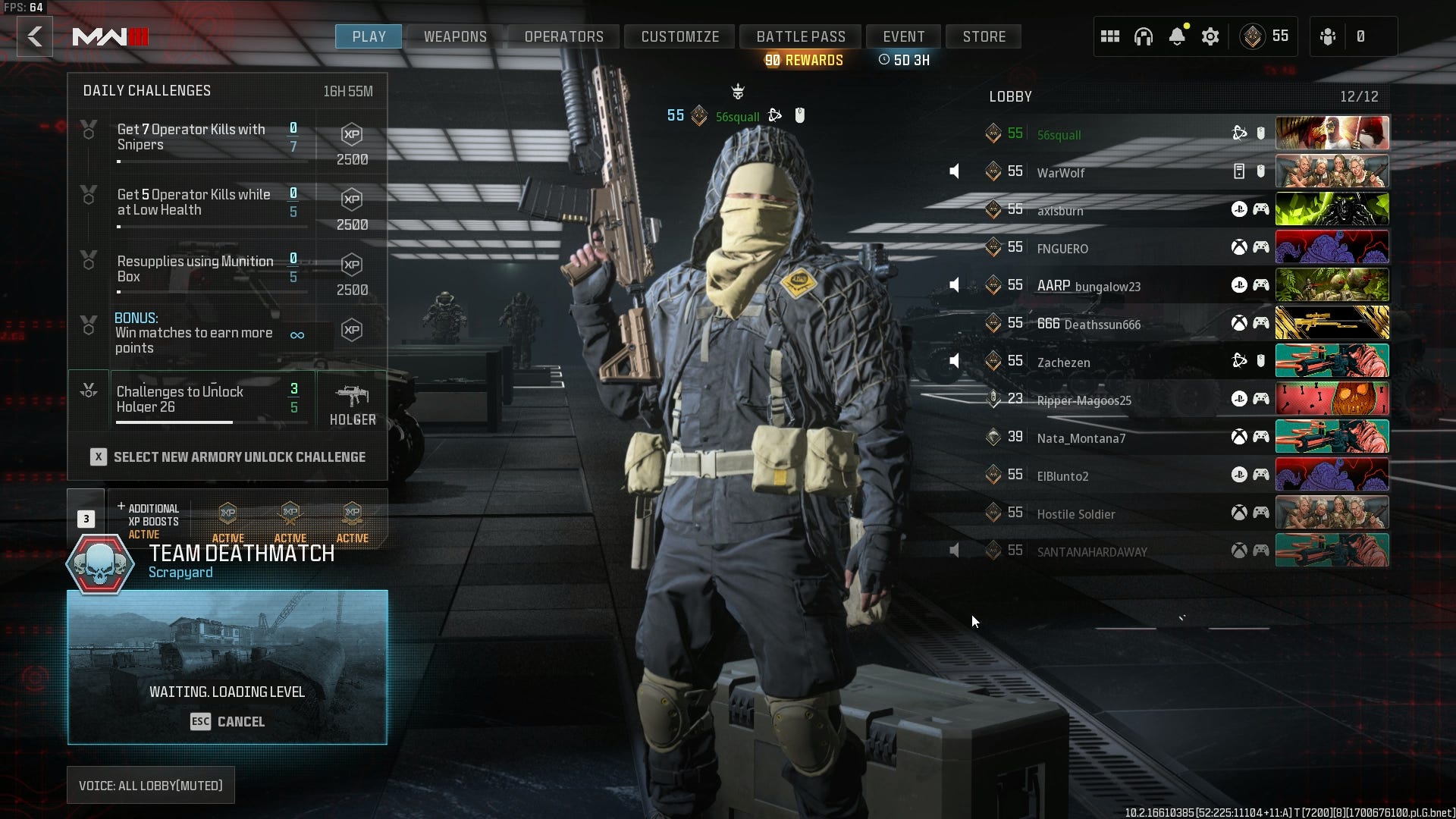
Task: Choose Hostile Soldier in the lobby list
Action: [1075, 513]
